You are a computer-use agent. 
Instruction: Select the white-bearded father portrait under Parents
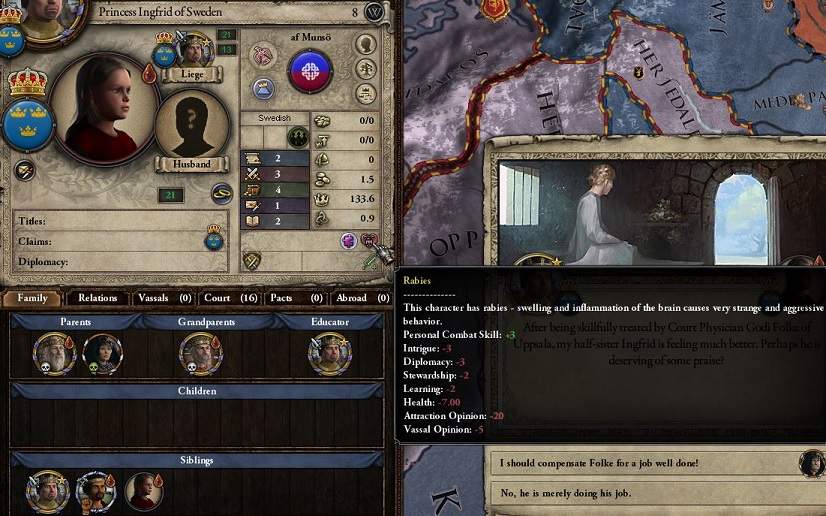(x=53, y=354)
